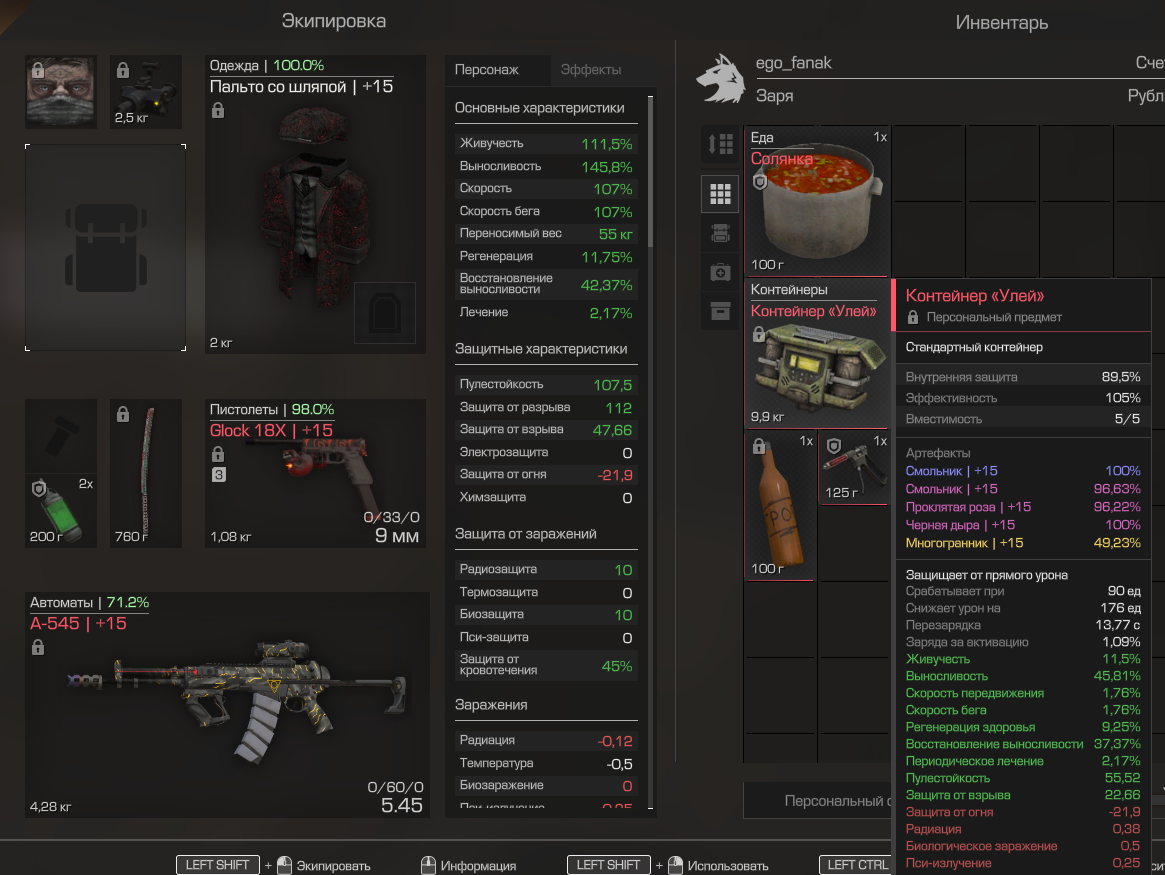This screenshot has width=1165, height=875.
Task: Select the Солянка food item
Action: click(x=819, y=201)
